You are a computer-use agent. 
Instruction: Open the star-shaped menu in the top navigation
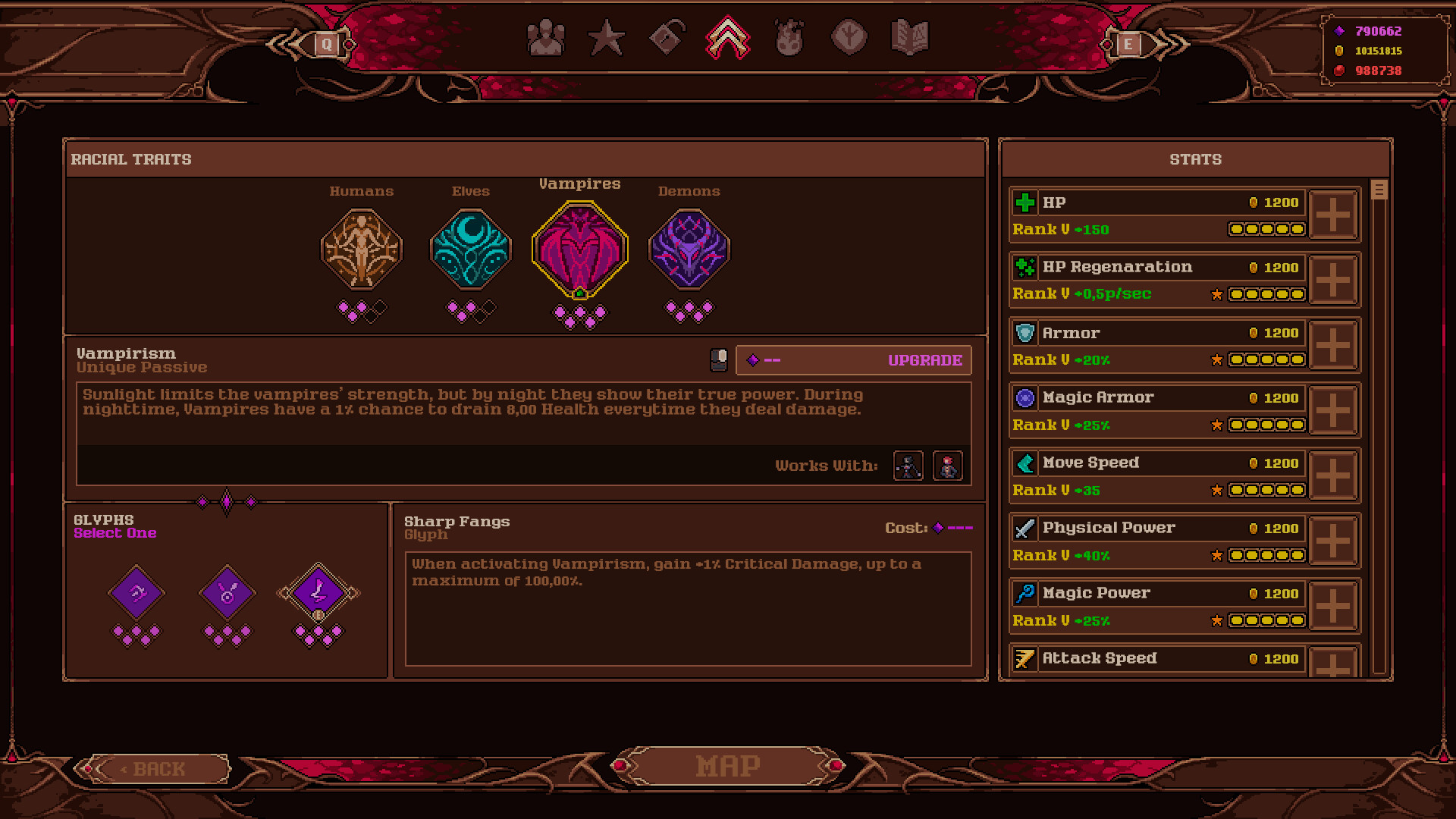607,37
